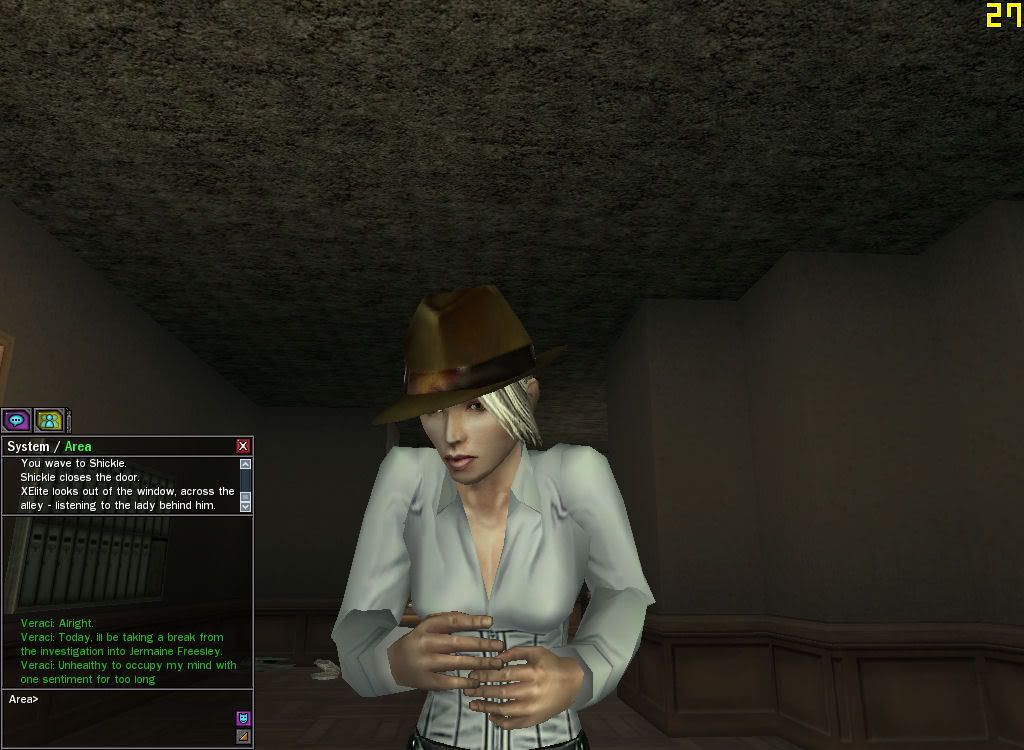1024x750 pixels.
Task: Close the System / Area chat window
Action: pyautogui.click(x=243, y=446)
